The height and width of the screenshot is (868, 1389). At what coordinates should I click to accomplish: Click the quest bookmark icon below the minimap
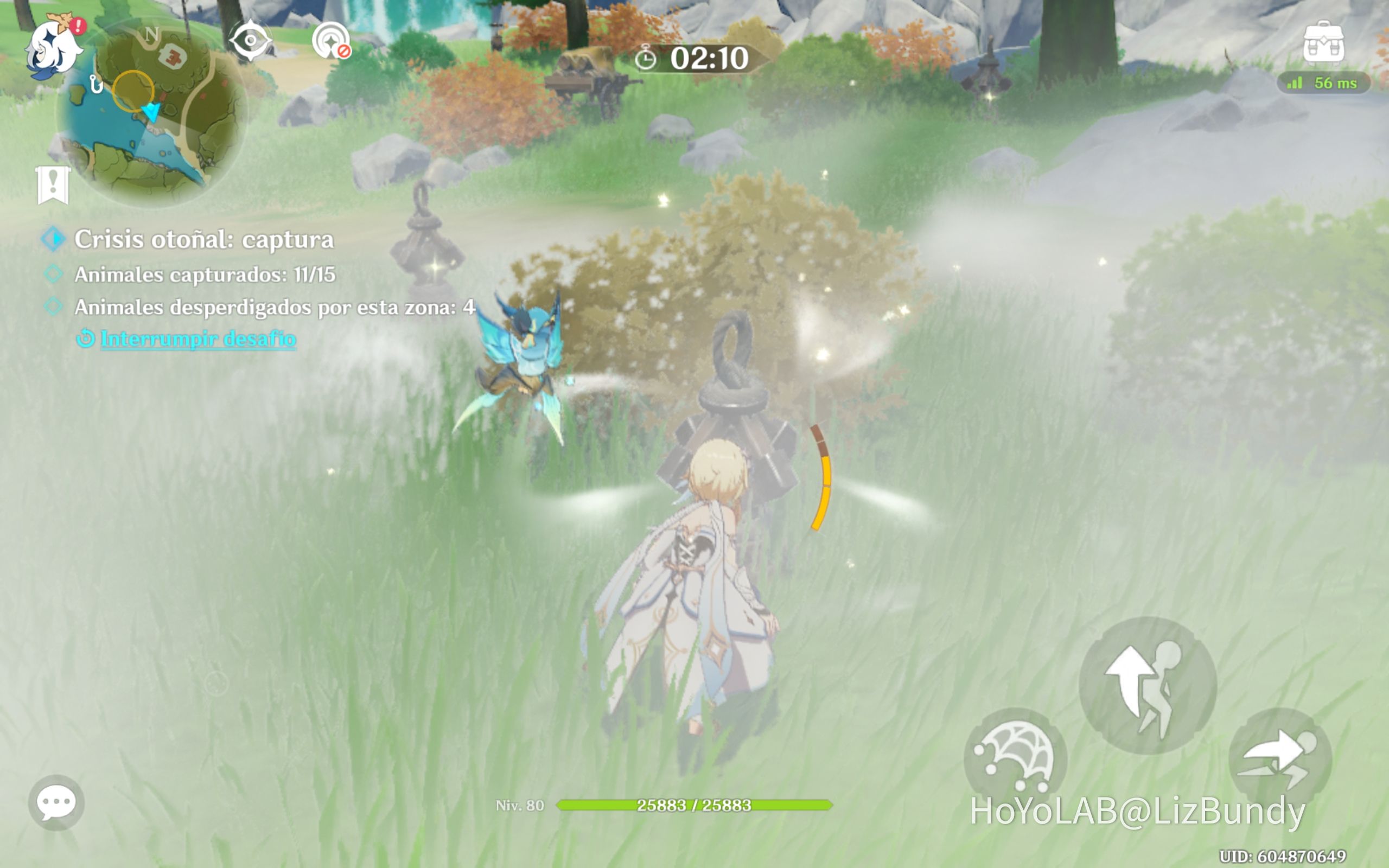click(53, 186)
